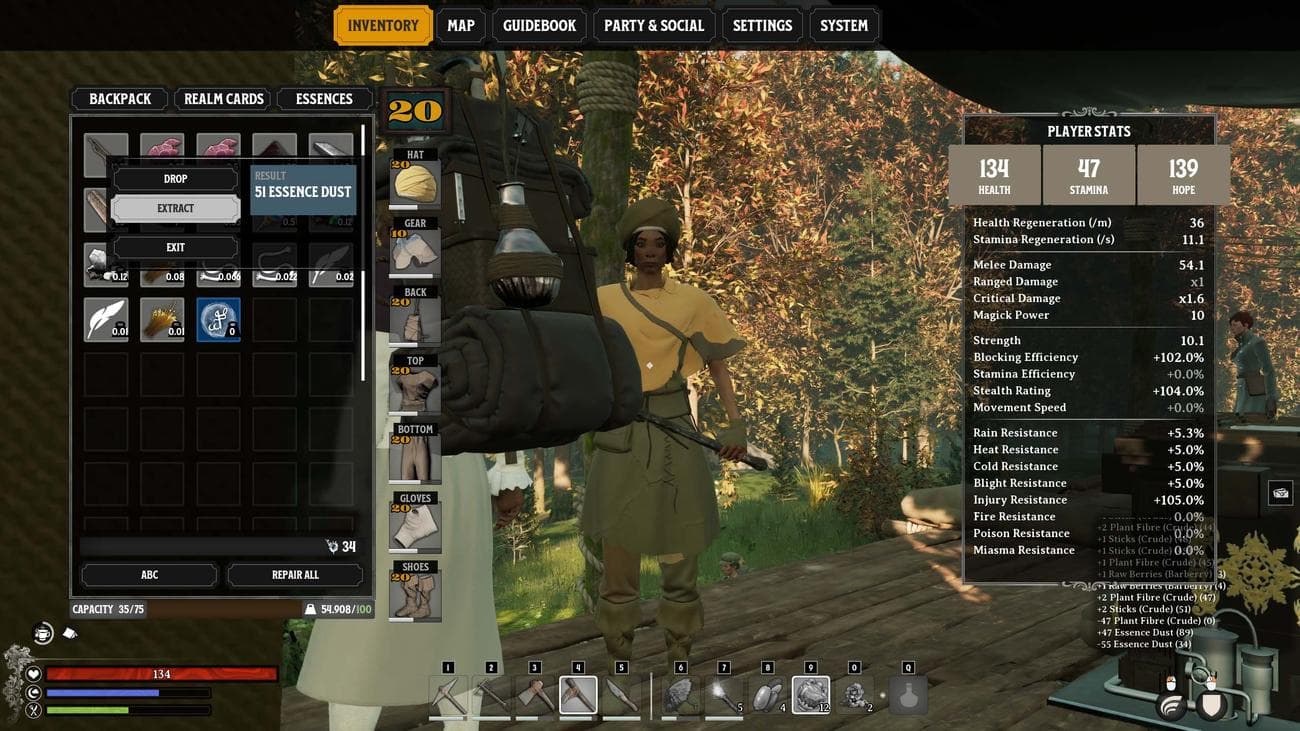The image size is (1300, 731).
Task: Select the blue essence rune inventory slot
Action: coord(218,320)
